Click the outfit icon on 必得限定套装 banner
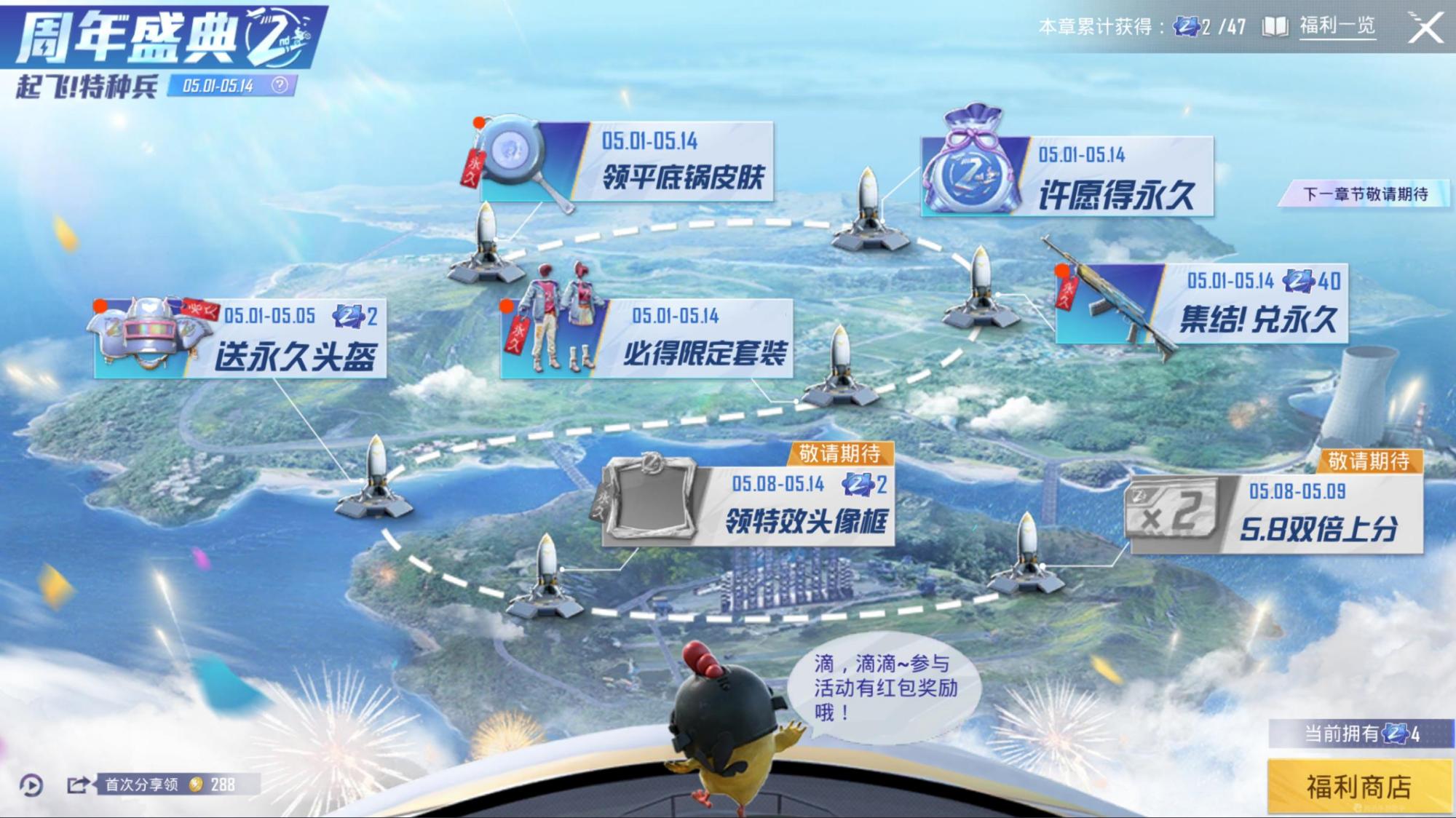This screenshot has height=818, width=1456. 562,313
